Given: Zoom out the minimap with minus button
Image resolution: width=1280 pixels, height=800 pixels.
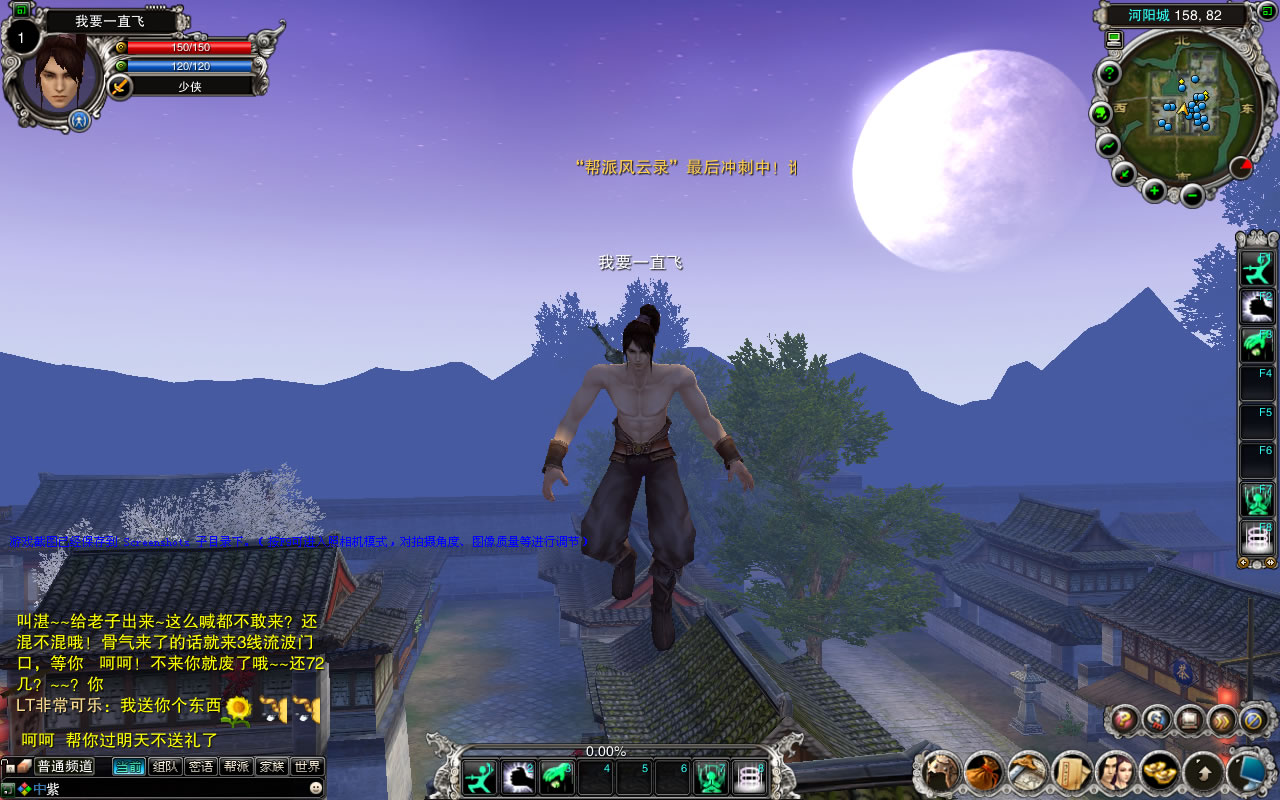Looking at the screenshot, I should pyautogui.click(x=1192, y=193).
